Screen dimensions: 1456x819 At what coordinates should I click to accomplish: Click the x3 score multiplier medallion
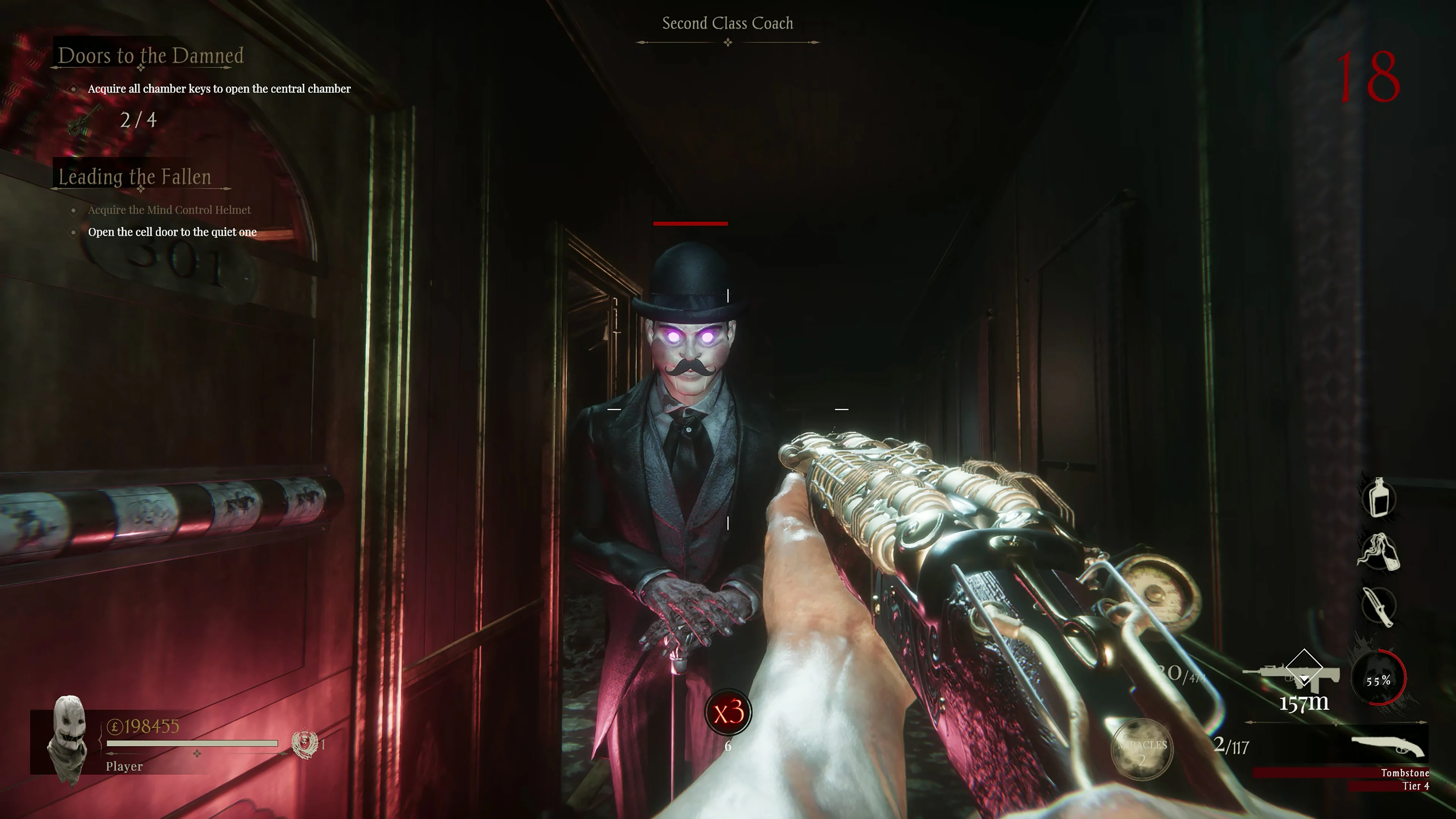tap(729, 713)
